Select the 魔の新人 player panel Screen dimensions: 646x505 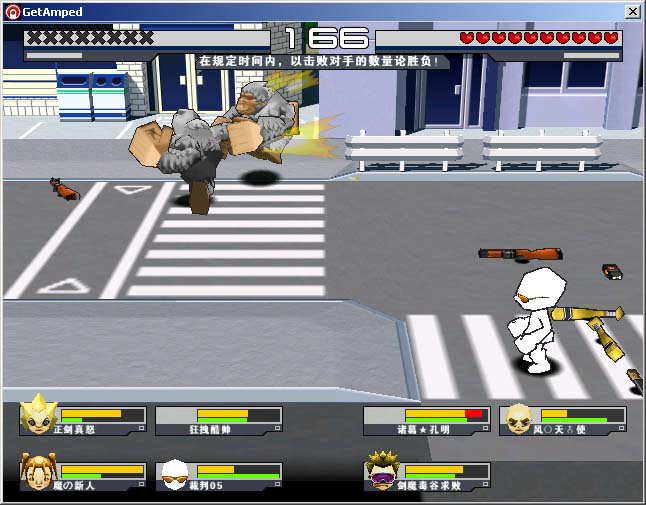pos(84,475)
